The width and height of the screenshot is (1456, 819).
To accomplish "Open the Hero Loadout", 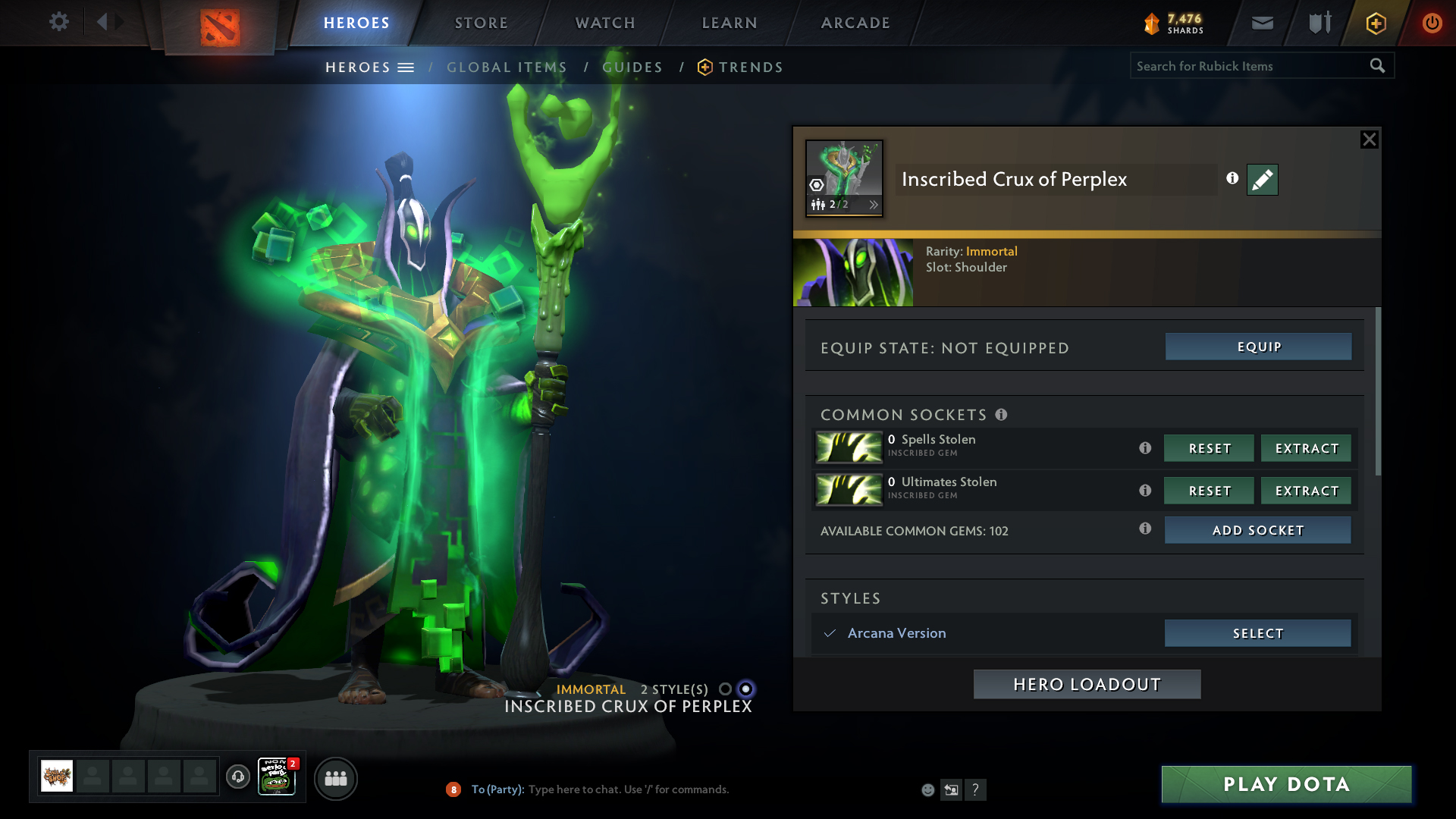I will tap(1087, 684).
